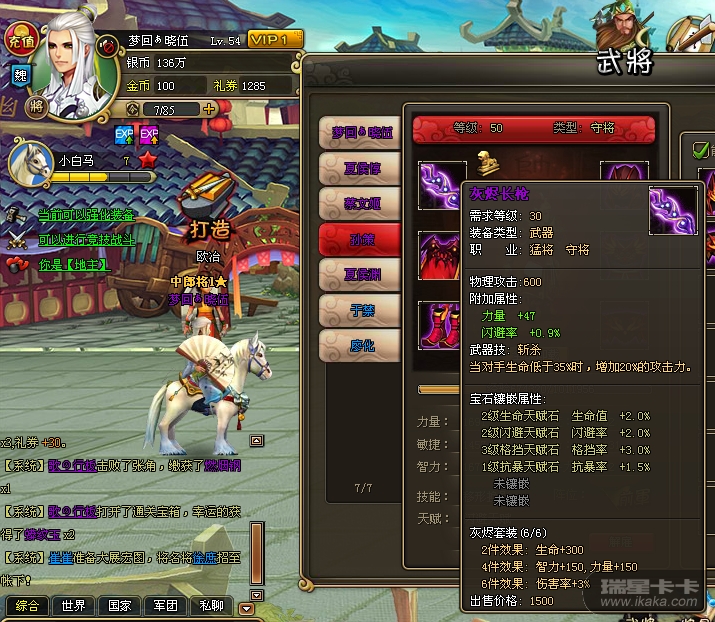Open the 军团 chat channel
This screenshot has width=715, height=622.
(x=165, y=605)
